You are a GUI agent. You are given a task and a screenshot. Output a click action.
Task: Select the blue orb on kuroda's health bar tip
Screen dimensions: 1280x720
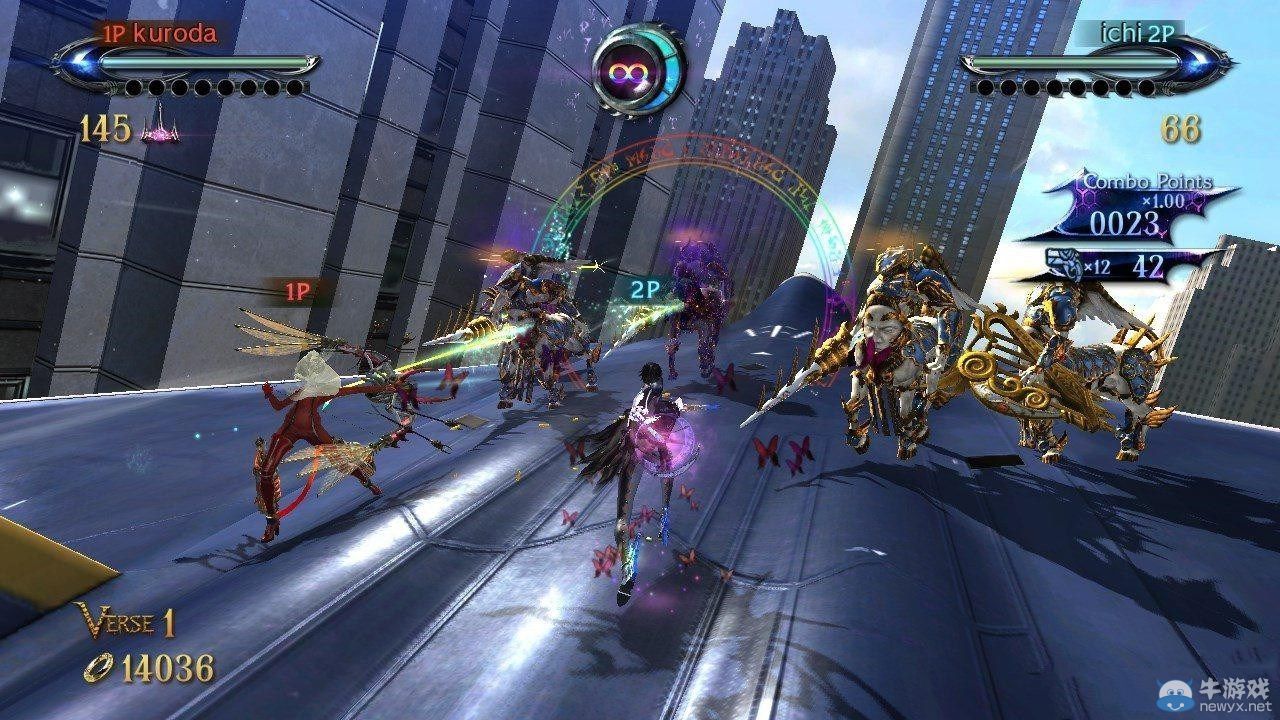[x=78, y=61]
